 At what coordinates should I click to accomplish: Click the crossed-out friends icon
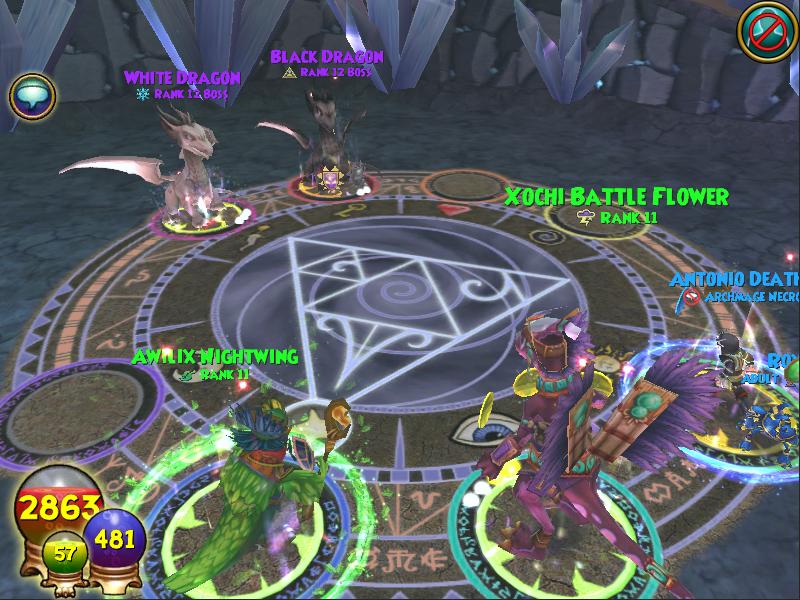(x=764, y=30)
